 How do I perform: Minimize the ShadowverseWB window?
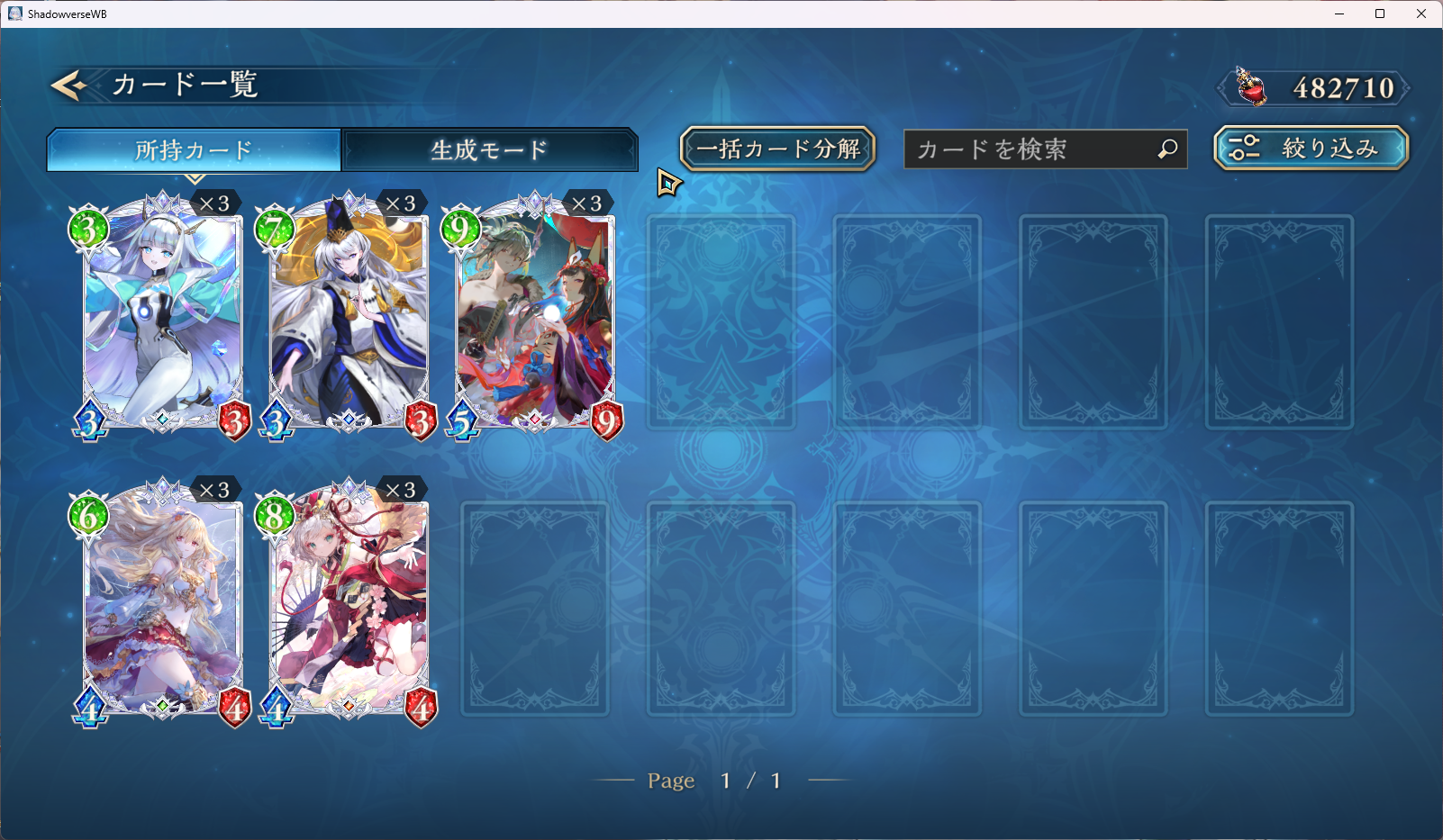[x=1339, y=14]
